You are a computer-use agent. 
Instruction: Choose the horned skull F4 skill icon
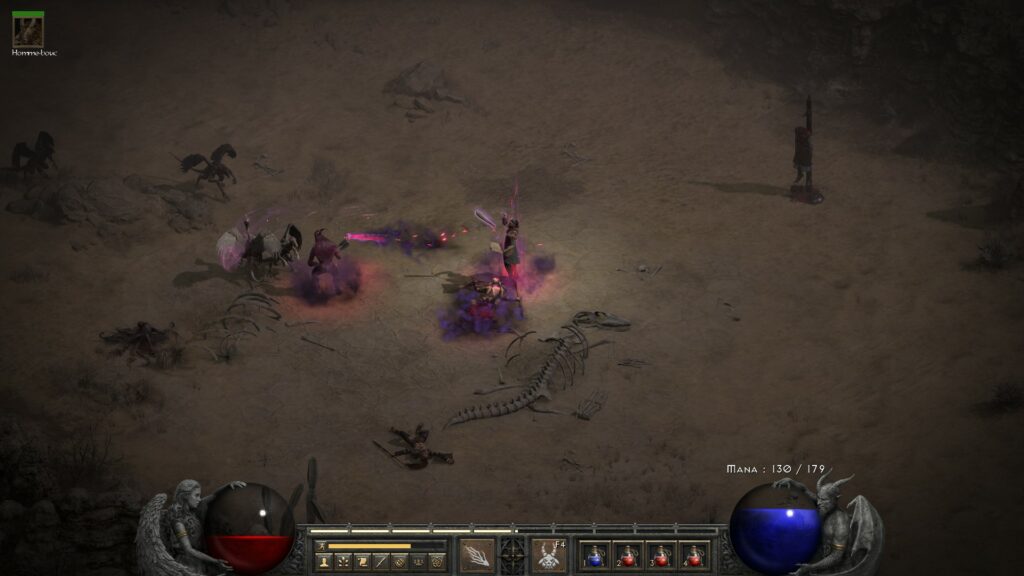click(548, 555)
